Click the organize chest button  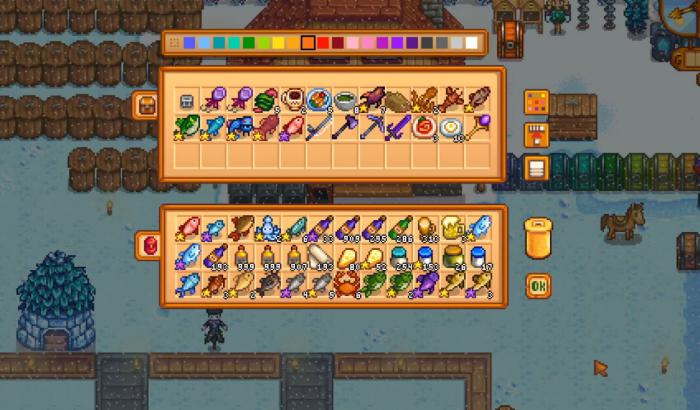[537, 168]
